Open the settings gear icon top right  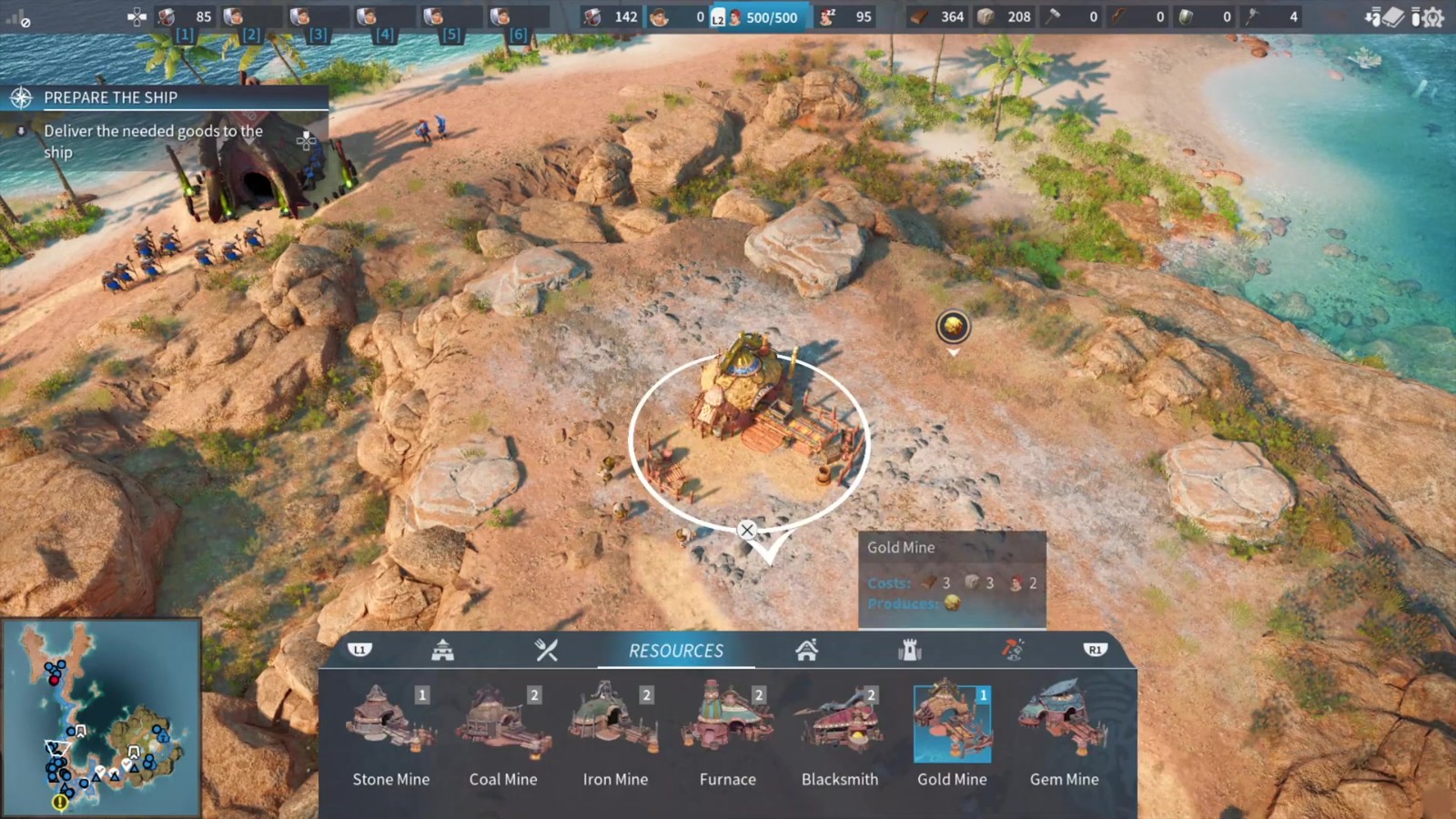coord(1433,16)
